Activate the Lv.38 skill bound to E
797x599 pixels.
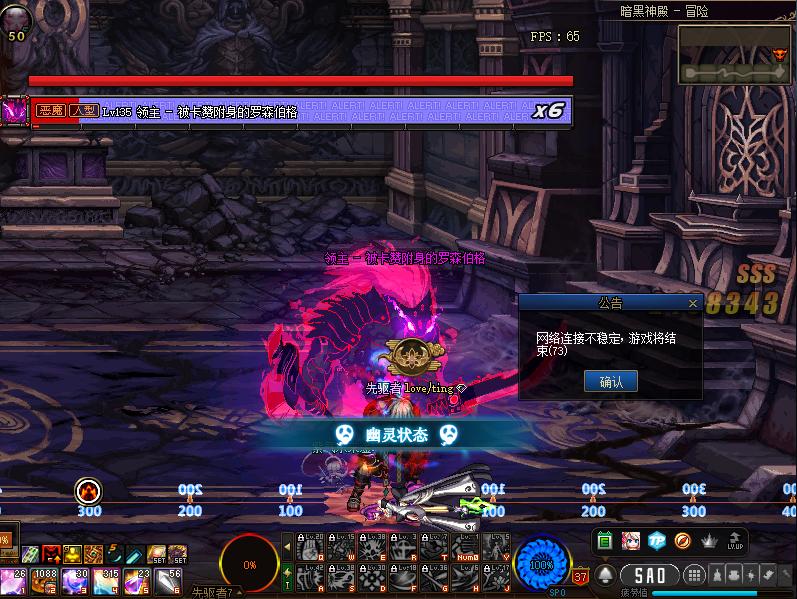[373, 548]
